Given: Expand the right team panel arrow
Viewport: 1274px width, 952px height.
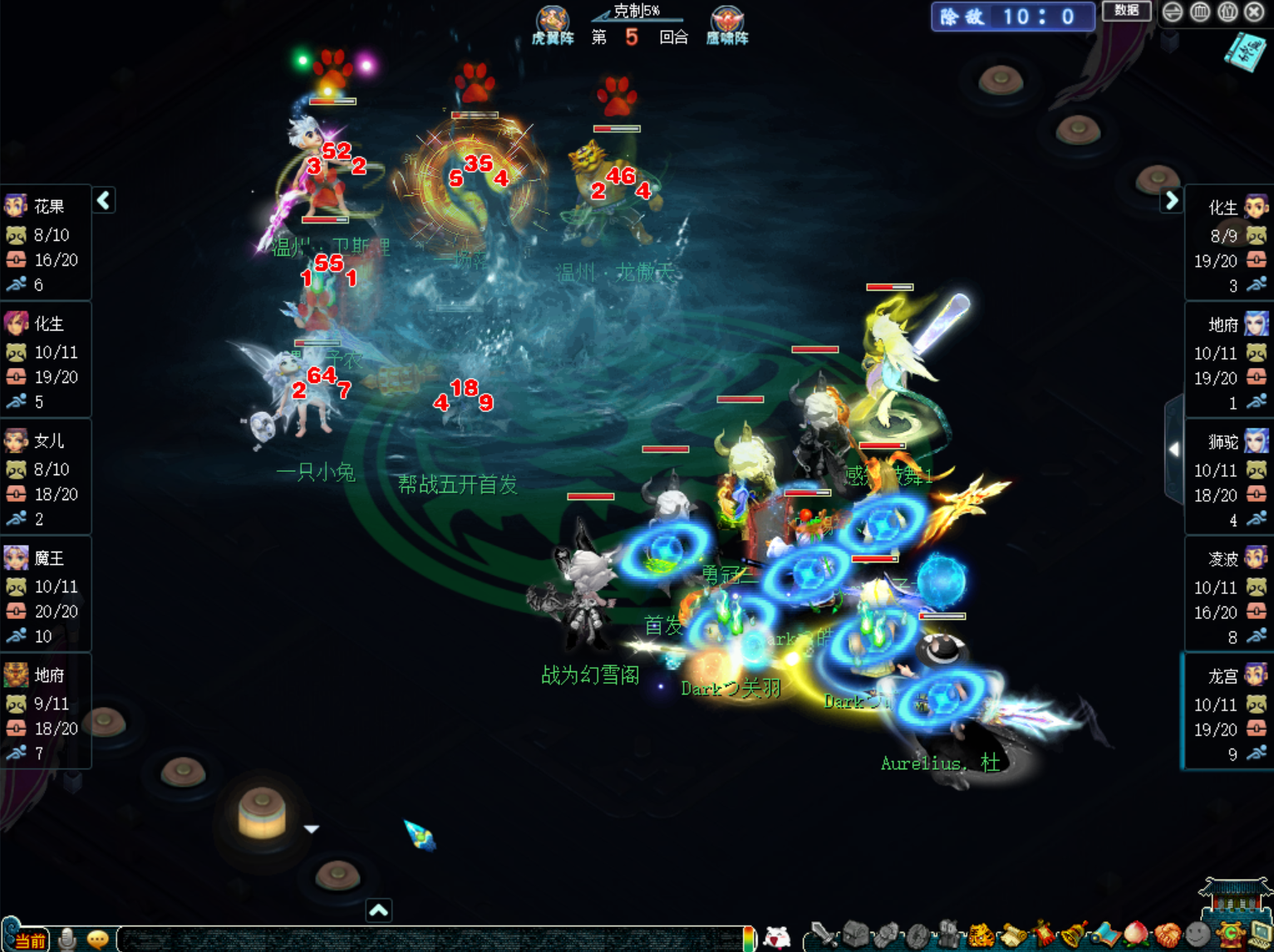Looking at the screenshot, I should coord(1171,200).
